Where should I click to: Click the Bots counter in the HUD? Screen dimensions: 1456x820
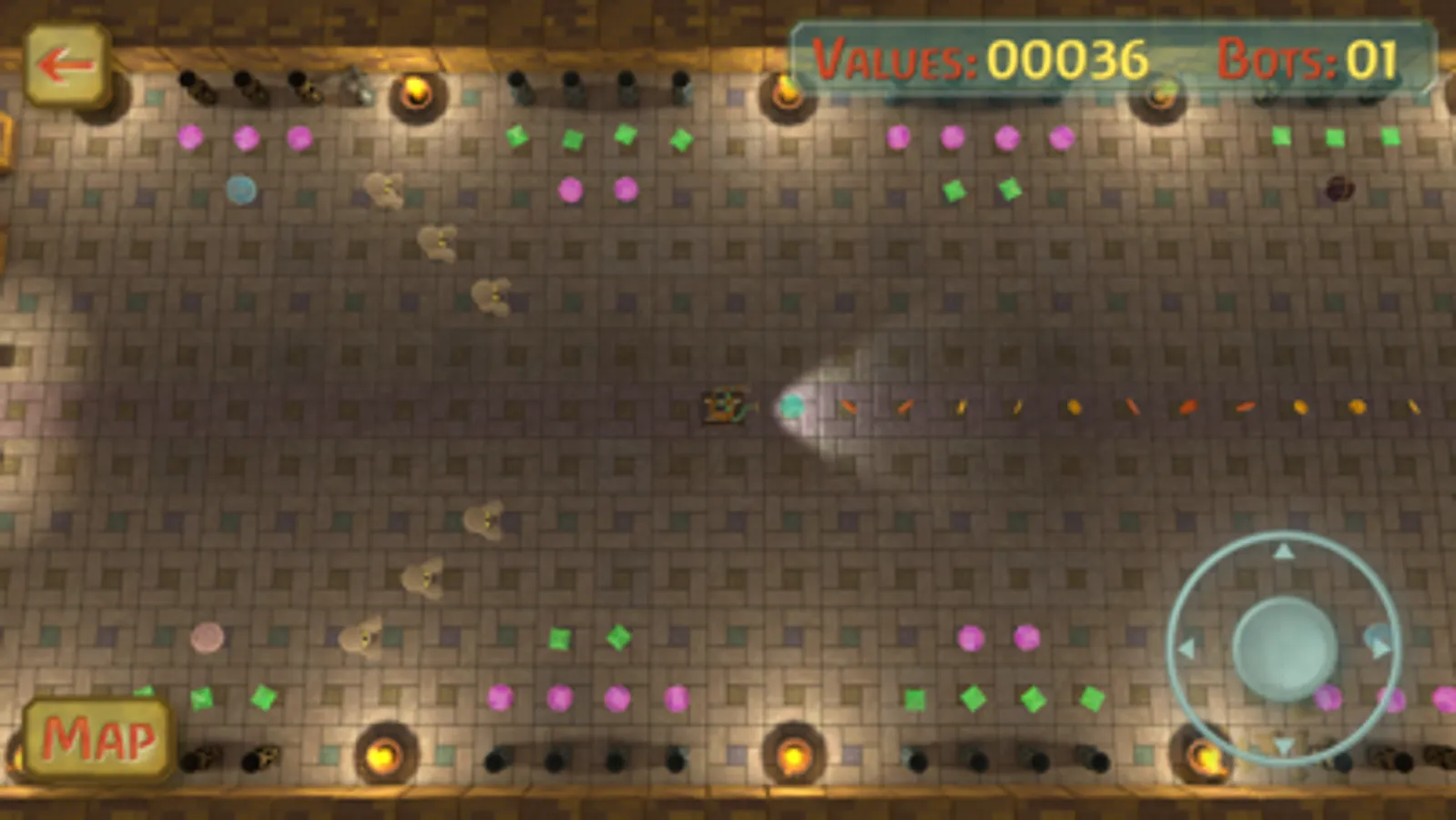[1308, 57]
